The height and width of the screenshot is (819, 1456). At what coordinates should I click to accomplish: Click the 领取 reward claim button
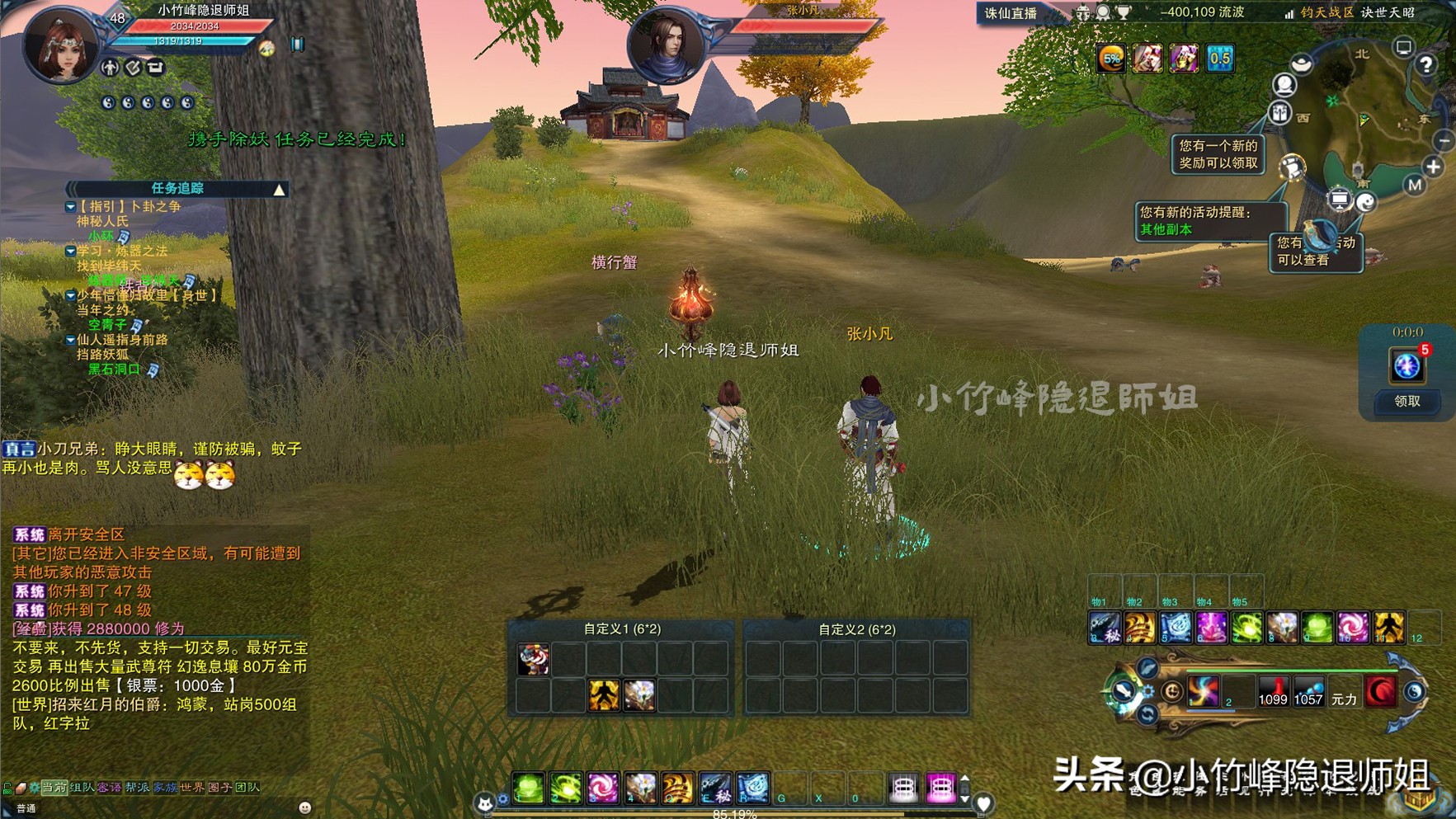[x=1407, y=402]
